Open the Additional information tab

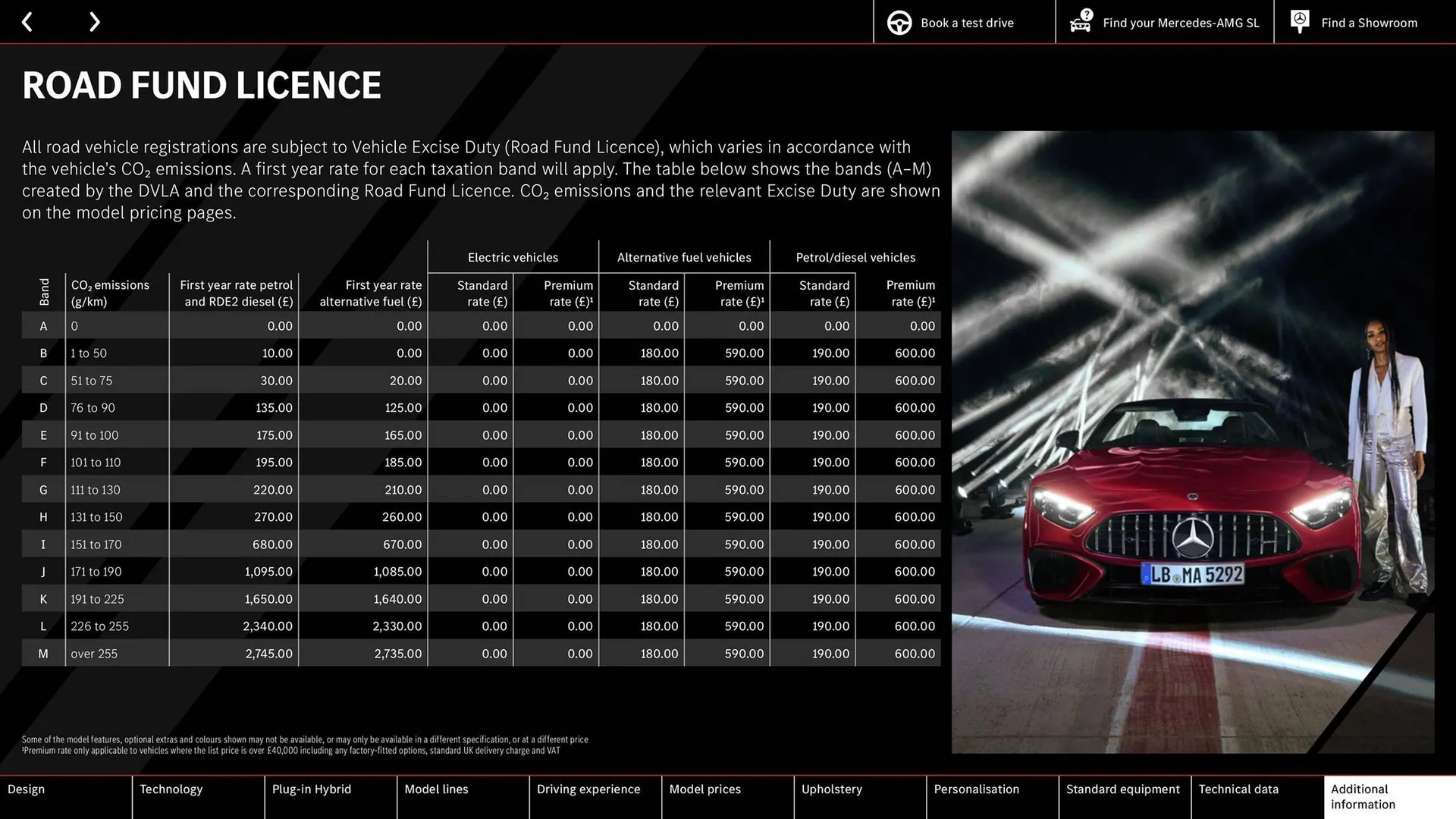pos(1362,797)
